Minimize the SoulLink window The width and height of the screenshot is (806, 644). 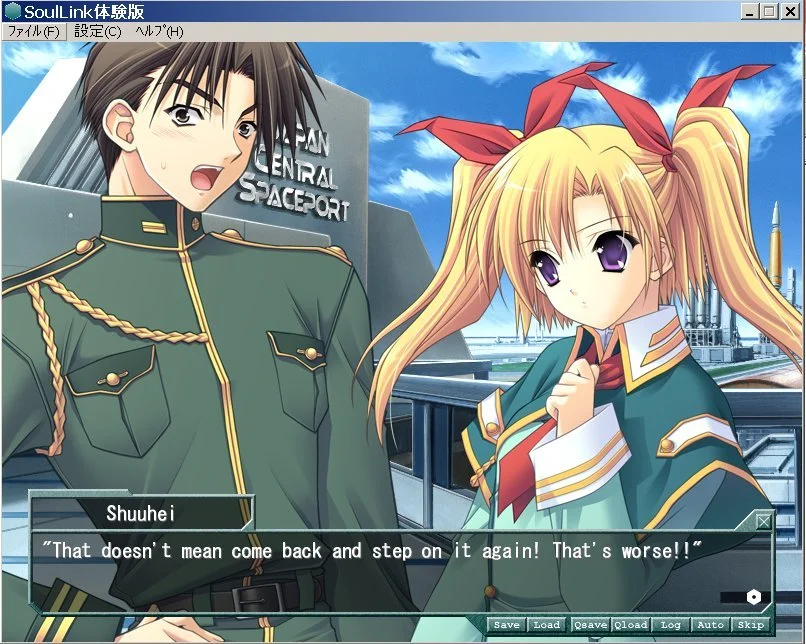pyautogui.click(x=750, y=11)
